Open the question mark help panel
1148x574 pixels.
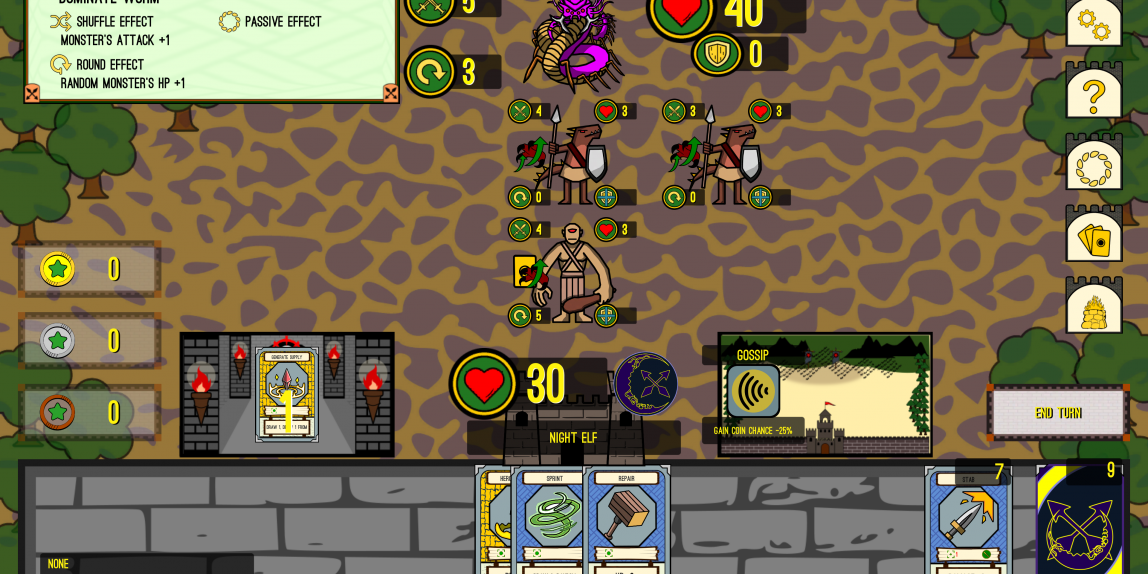click(1093, 95)
